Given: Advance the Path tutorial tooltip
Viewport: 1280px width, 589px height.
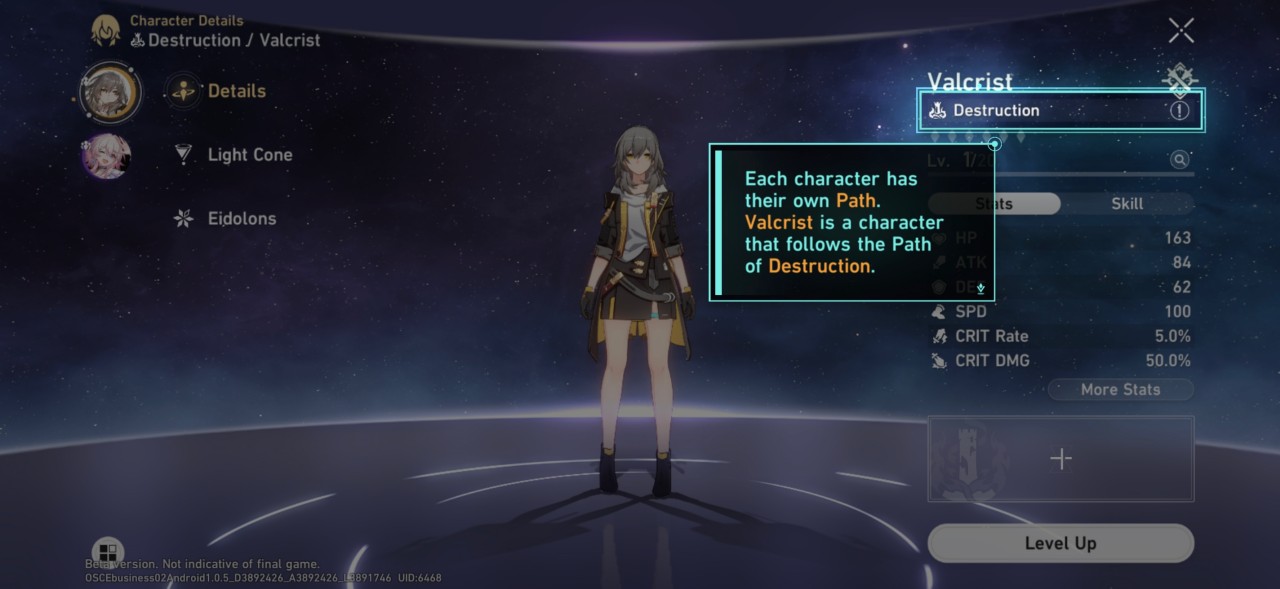Looking at the screenshot, I should [981, 288].
